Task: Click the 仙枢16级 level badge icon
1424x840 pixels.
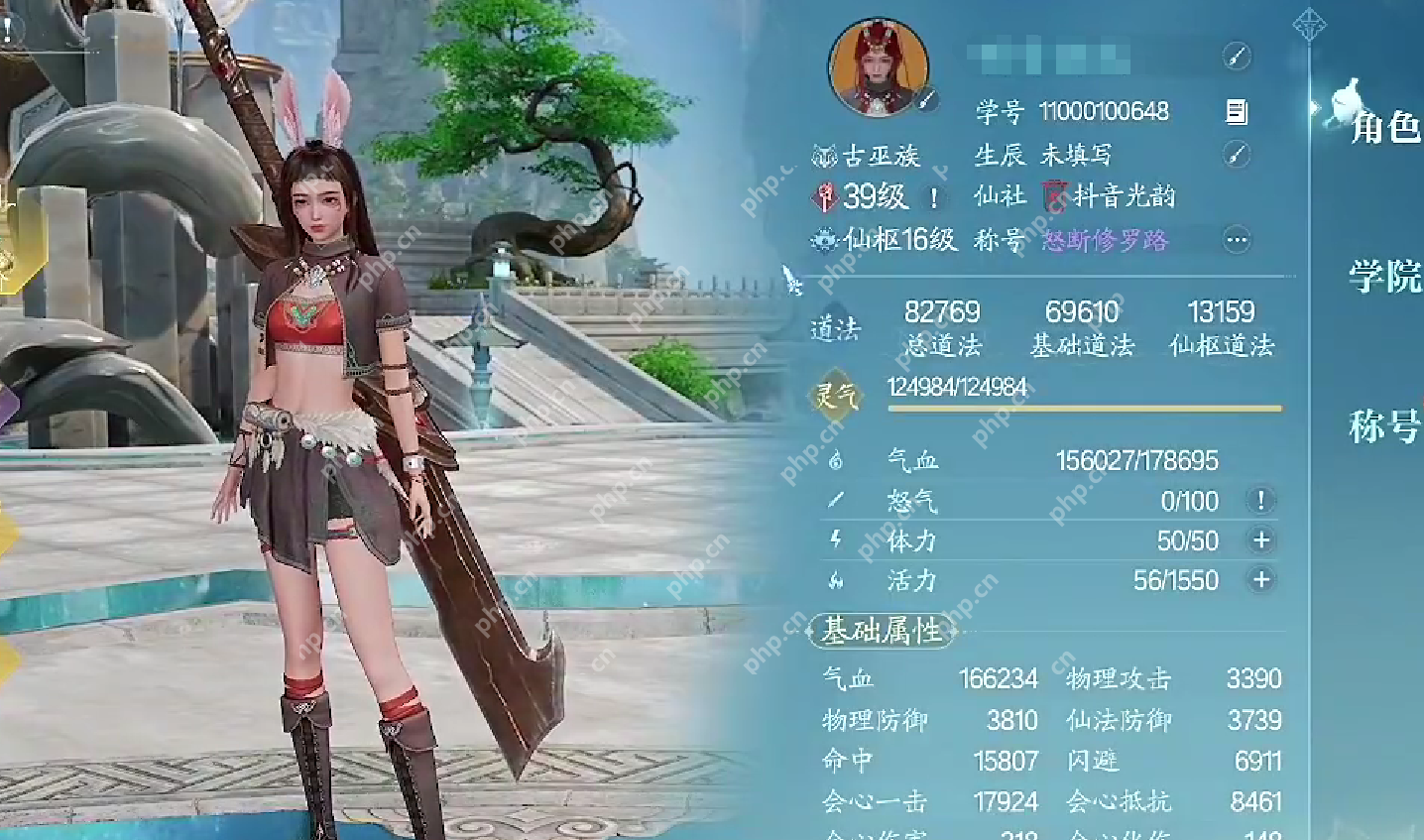Action: 824,240
